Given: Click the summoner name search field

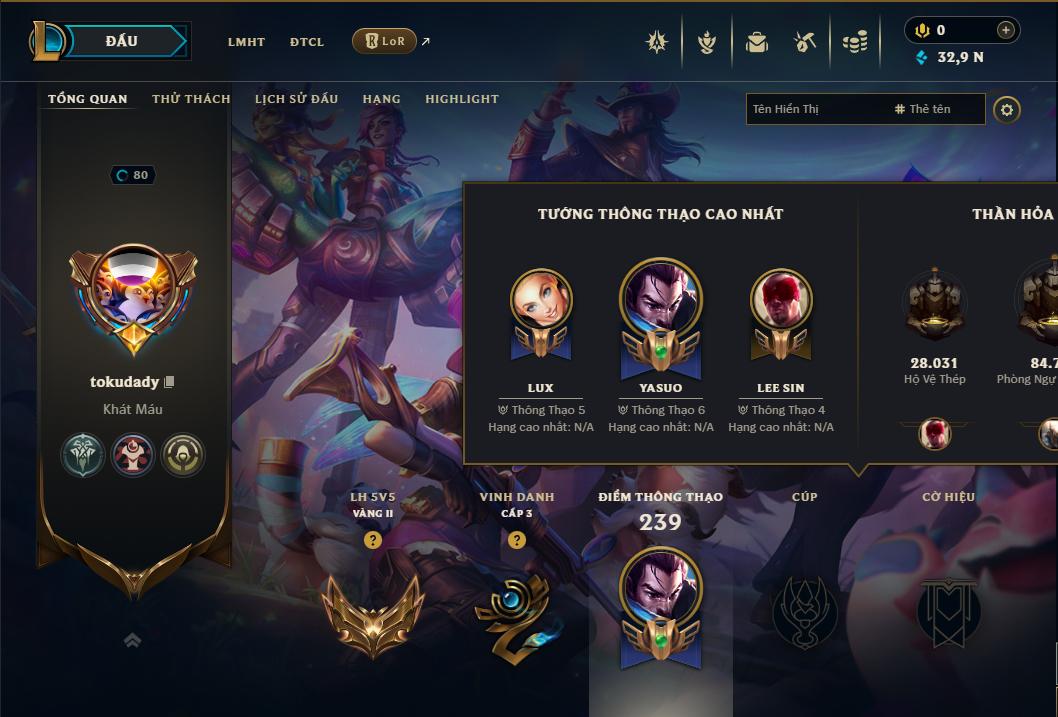Looking at the screenshot, I should 815,109.
